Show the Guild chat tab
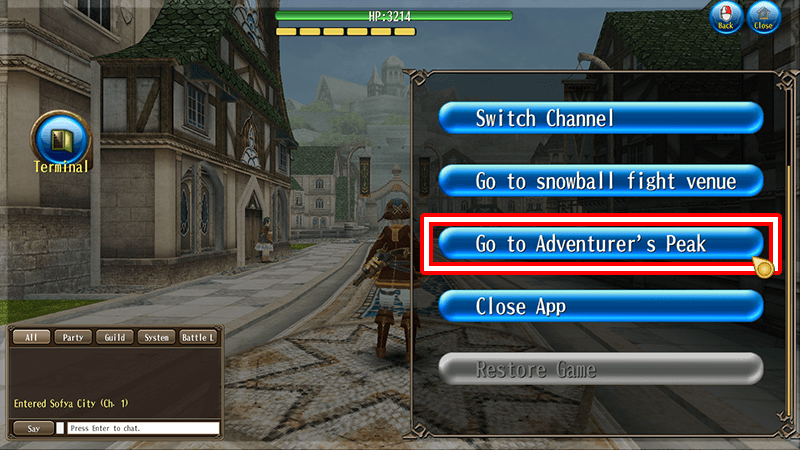800x450 pixels. point(114,337)
